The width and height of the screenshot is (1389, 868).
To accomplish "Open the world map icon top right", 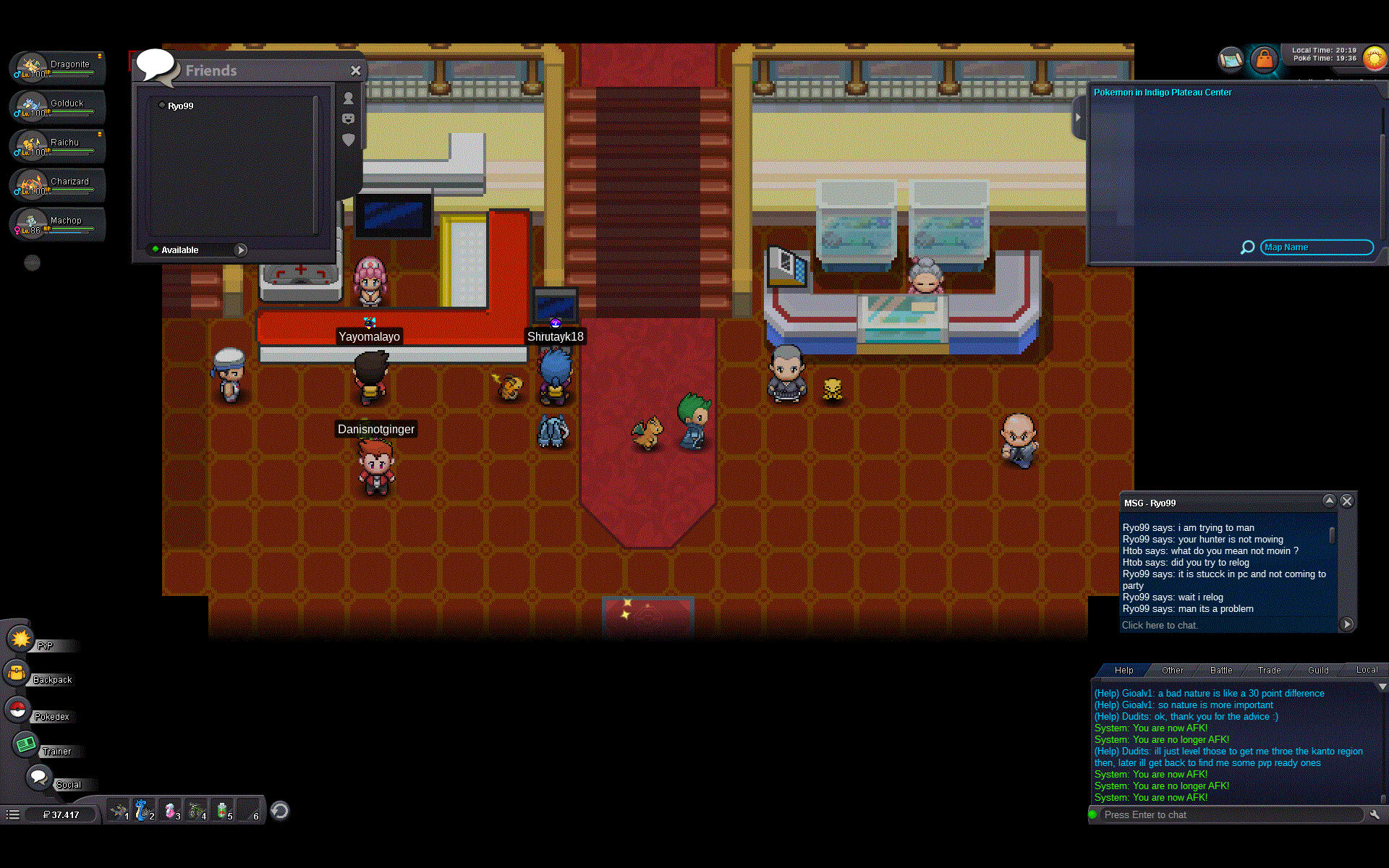I will point(1230,60).
